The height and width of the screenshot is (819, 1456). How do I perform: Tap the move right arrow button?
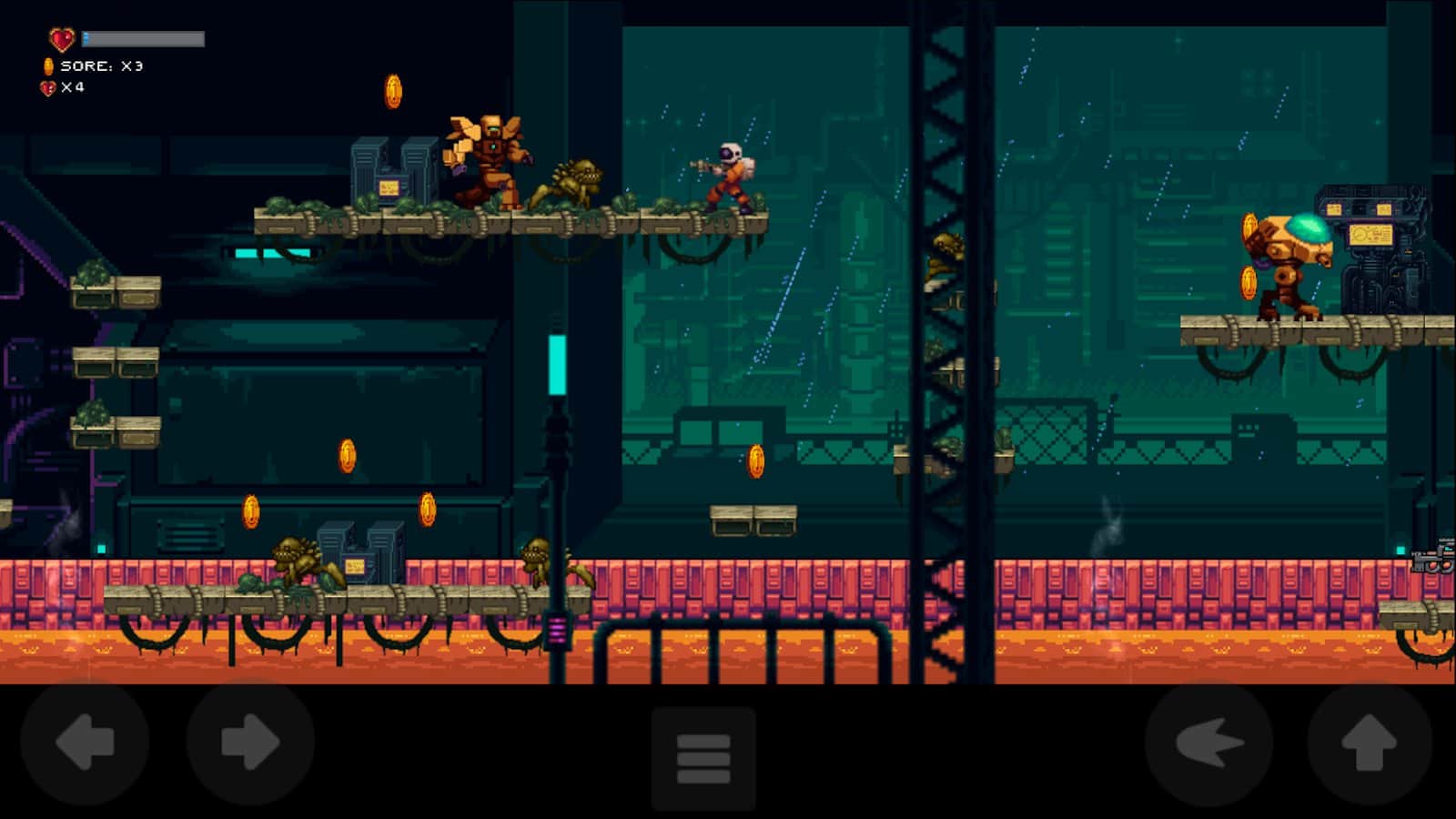(250, 743)
